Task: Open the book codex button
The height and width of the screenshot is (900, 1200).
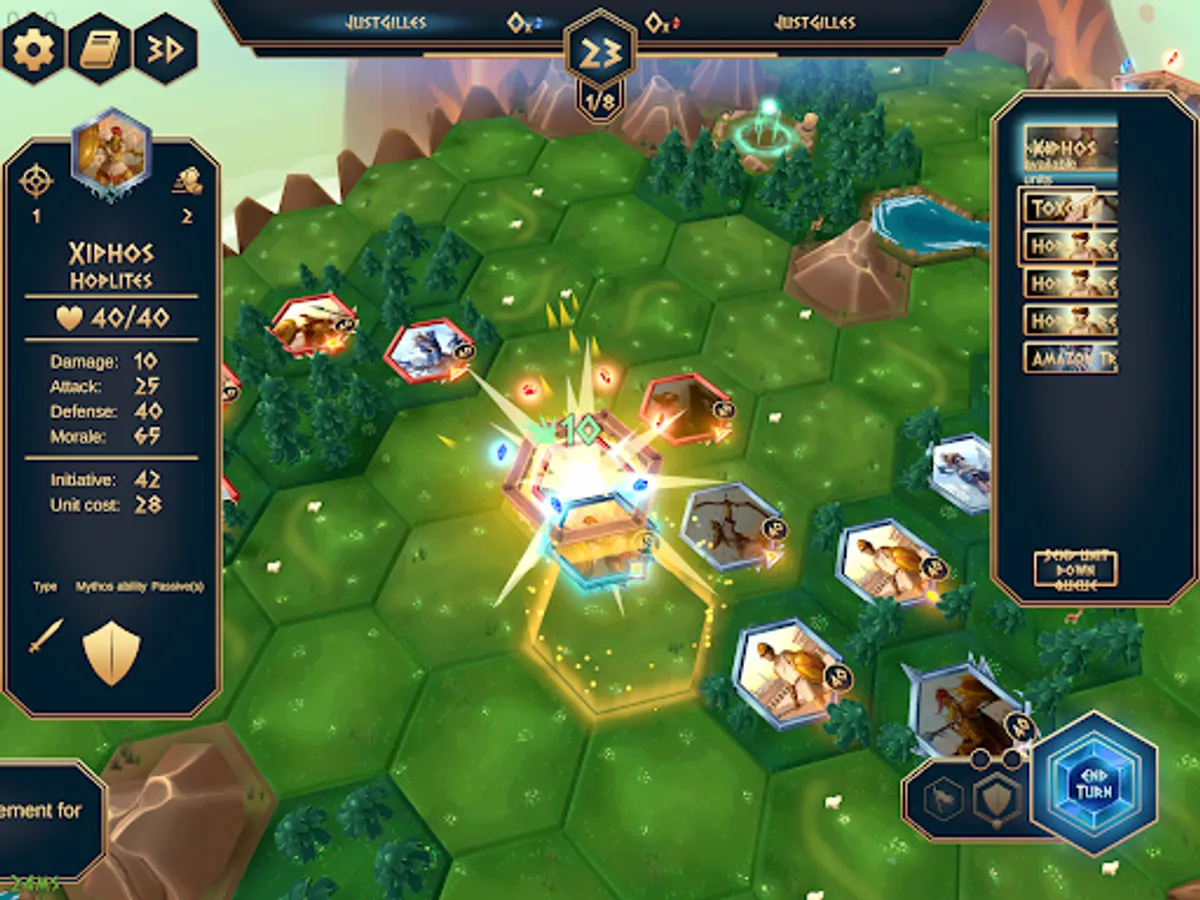Action: click(x=99, y=48)
